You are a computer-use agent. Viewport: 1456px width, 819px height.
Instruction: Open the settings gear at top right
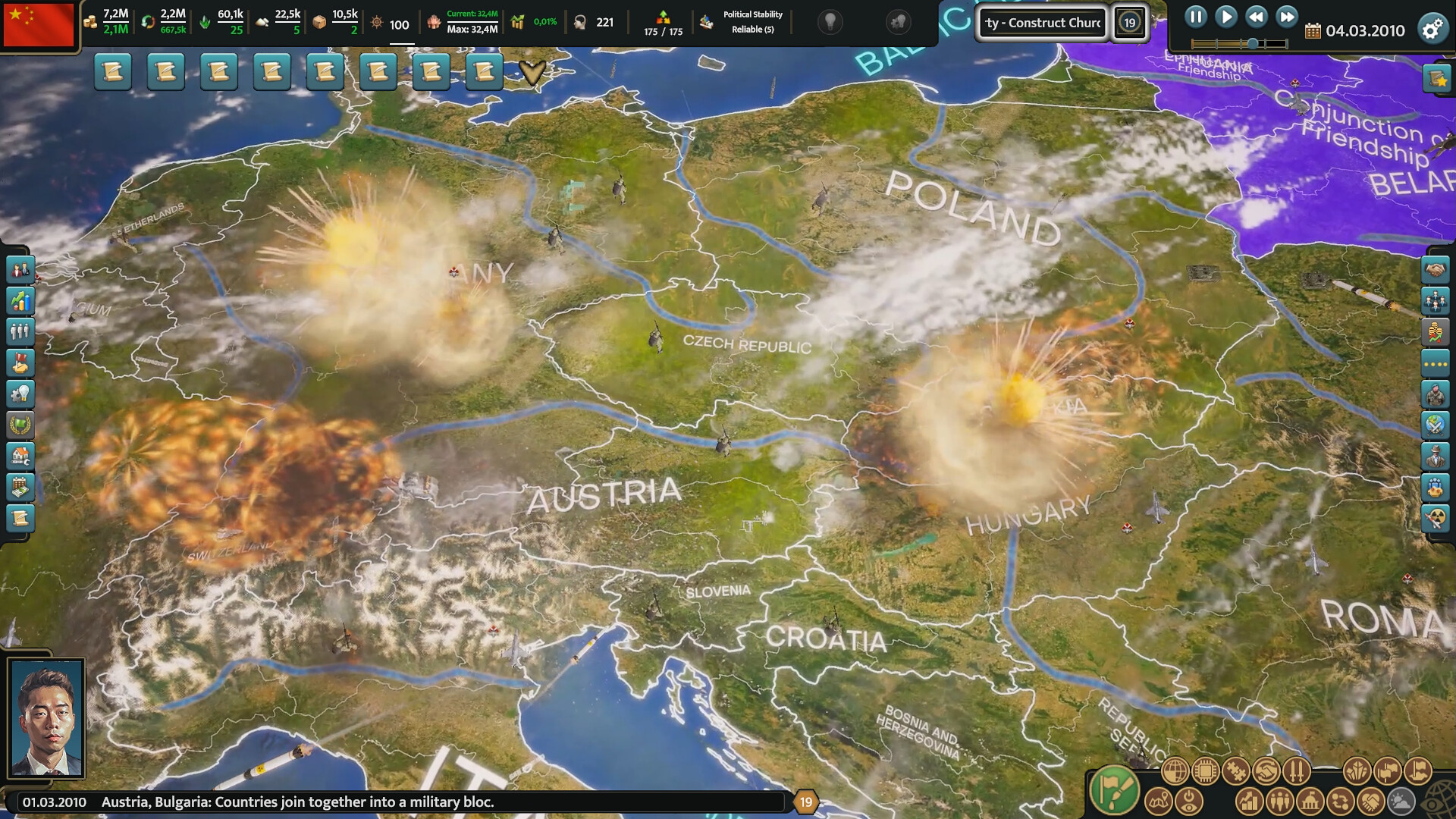click(1432, 29)
